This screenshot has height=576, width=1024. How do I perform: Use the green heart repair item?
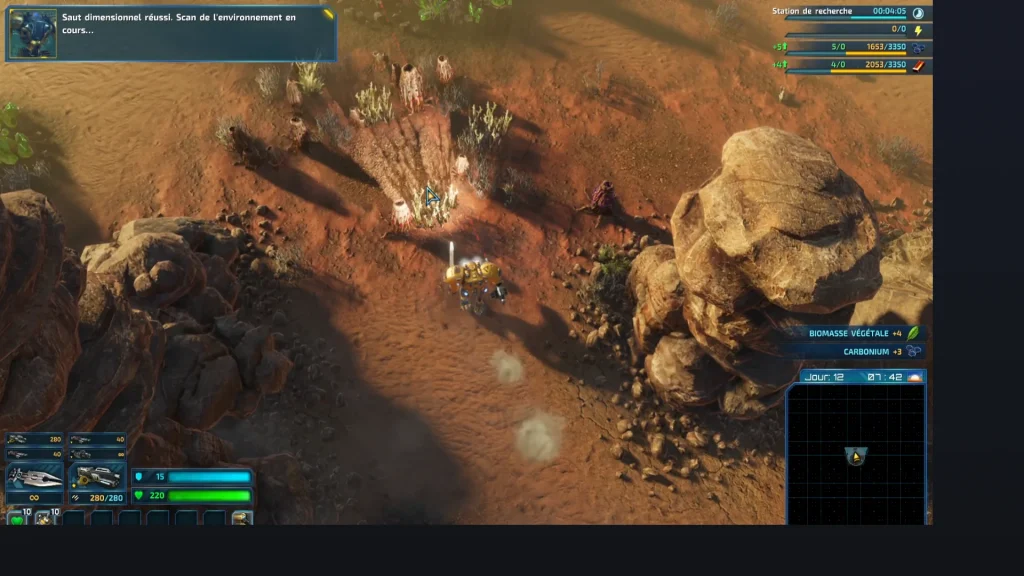point(17,517)
